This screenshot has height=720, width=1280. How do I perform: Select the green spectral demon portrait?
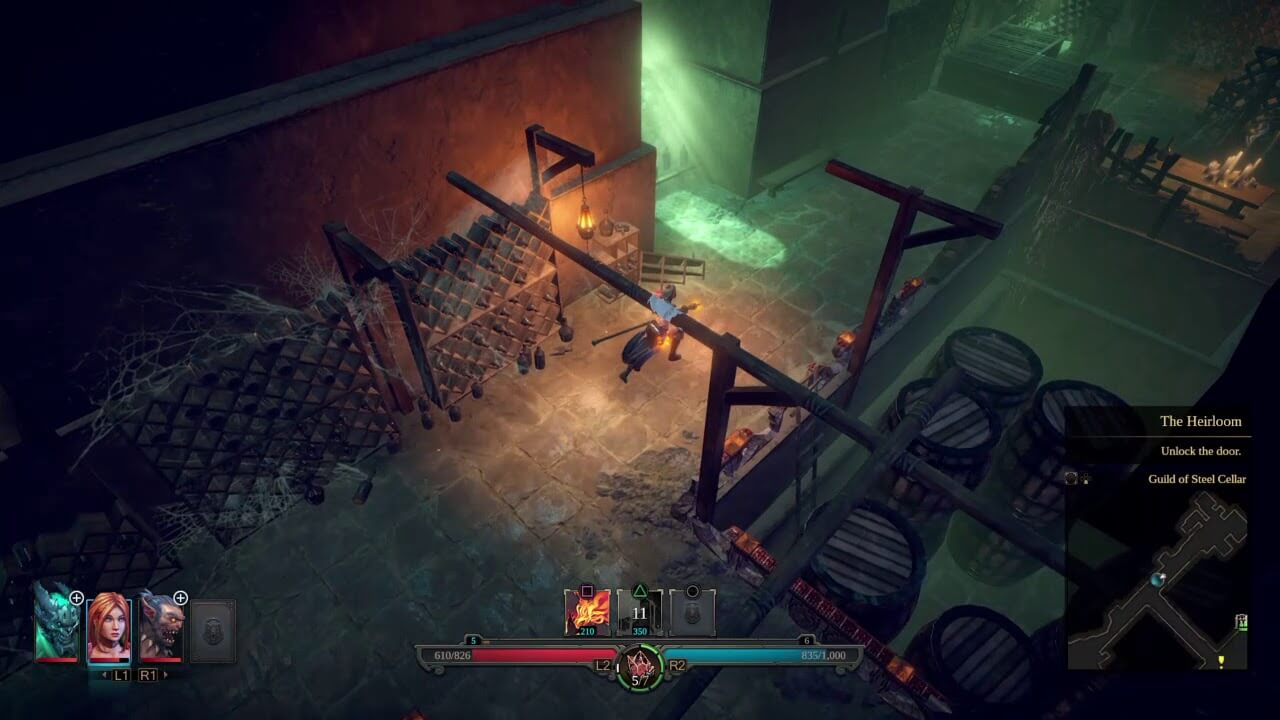[x=54, y=624]
